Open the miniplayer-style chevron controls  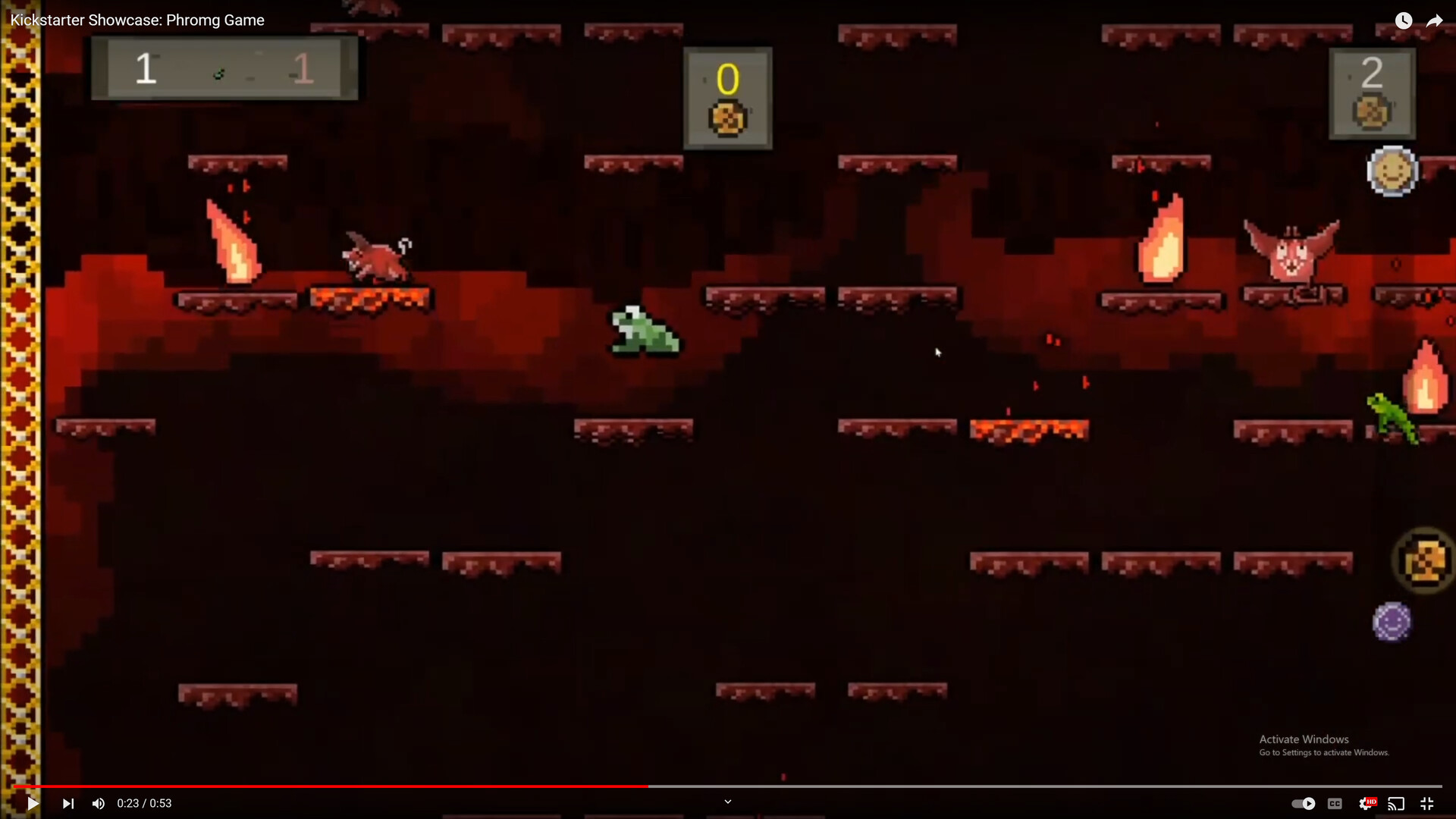click(727, 801)
